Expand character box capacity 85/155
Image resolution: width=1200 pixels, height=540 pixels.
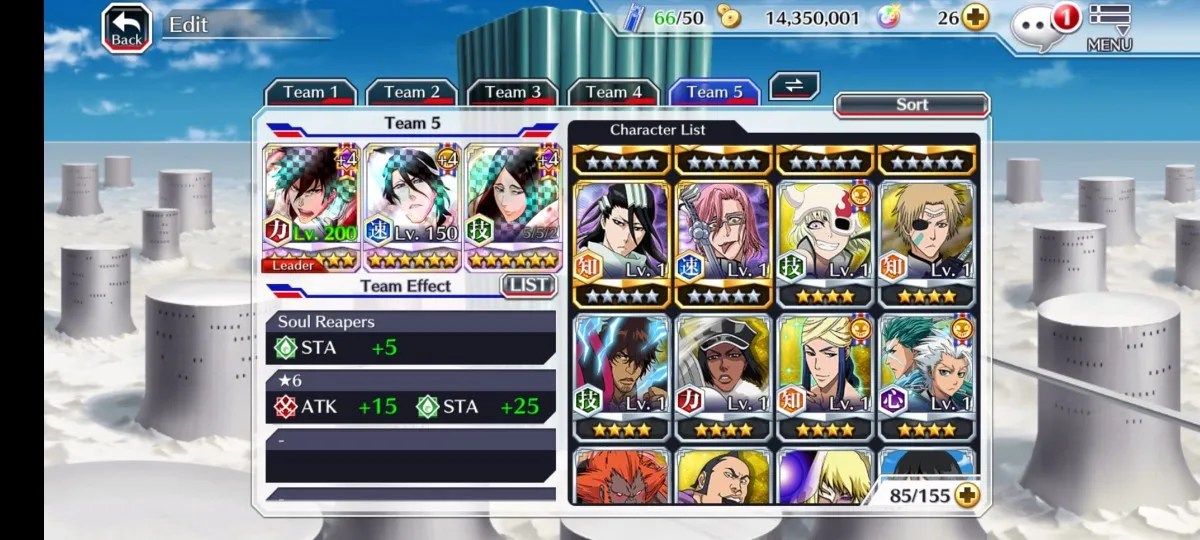[966, 494]
